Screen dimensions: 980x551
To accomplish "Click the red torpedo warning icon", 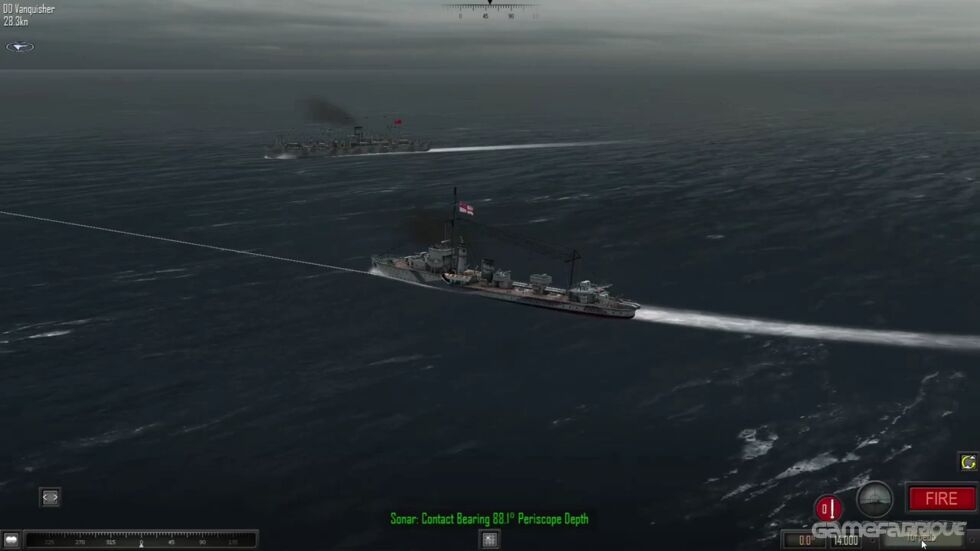I will point(828,508).
